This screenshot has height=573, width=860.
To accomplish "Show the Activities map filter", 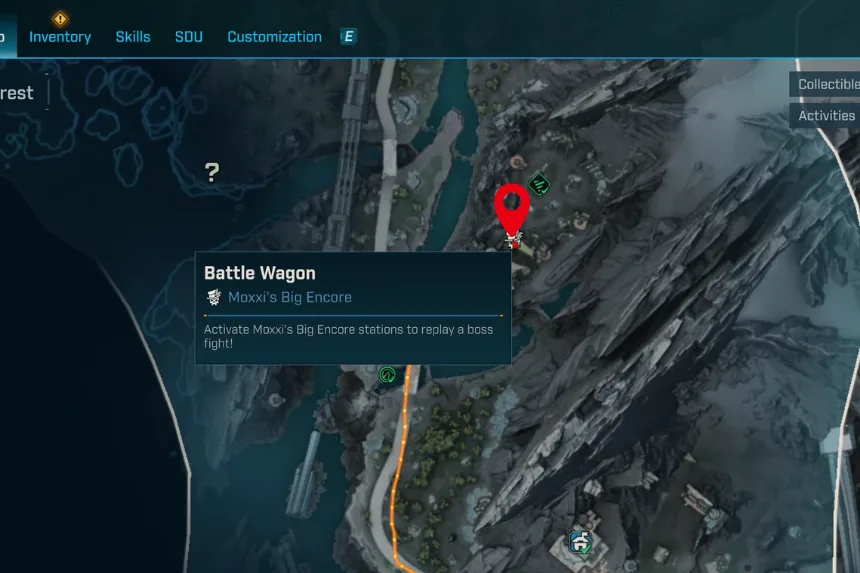I will pos(827,115).
